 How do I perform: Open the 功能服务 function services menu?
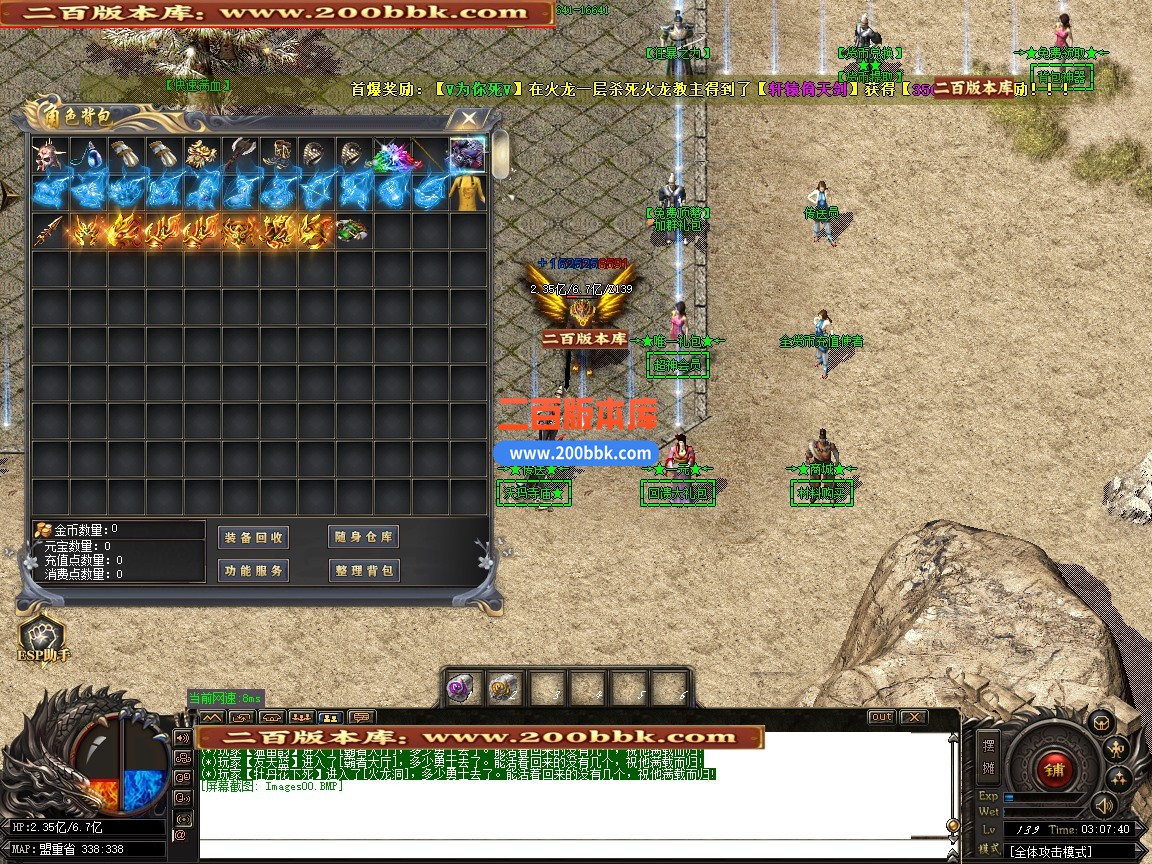[x=253, y=571]
